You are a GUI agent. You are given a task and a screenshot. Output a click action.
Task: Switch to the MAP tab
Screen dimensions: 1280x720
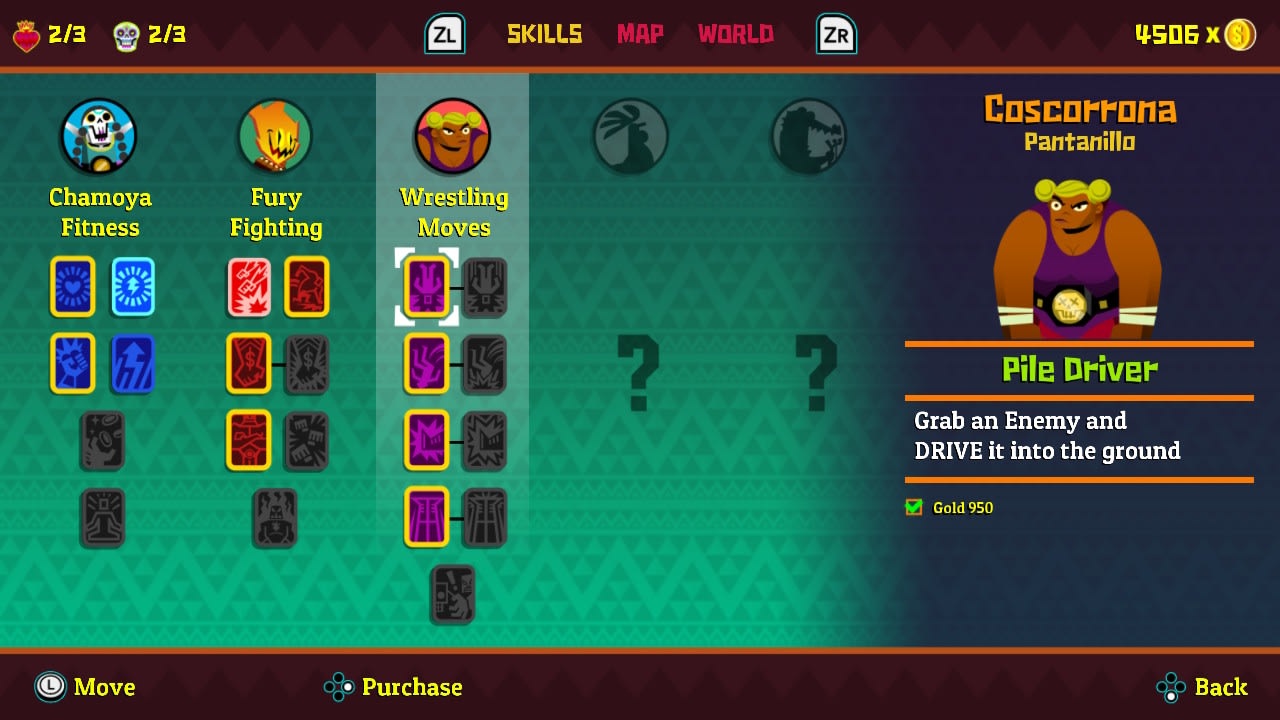click(x=639, y=33)
